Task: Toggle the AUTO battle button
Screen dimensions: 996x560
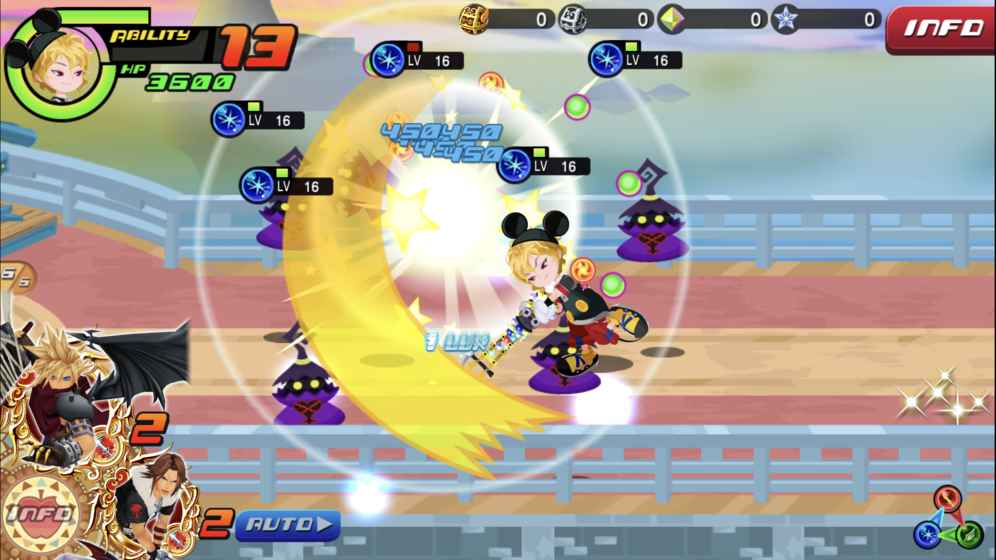Action: 287,524
